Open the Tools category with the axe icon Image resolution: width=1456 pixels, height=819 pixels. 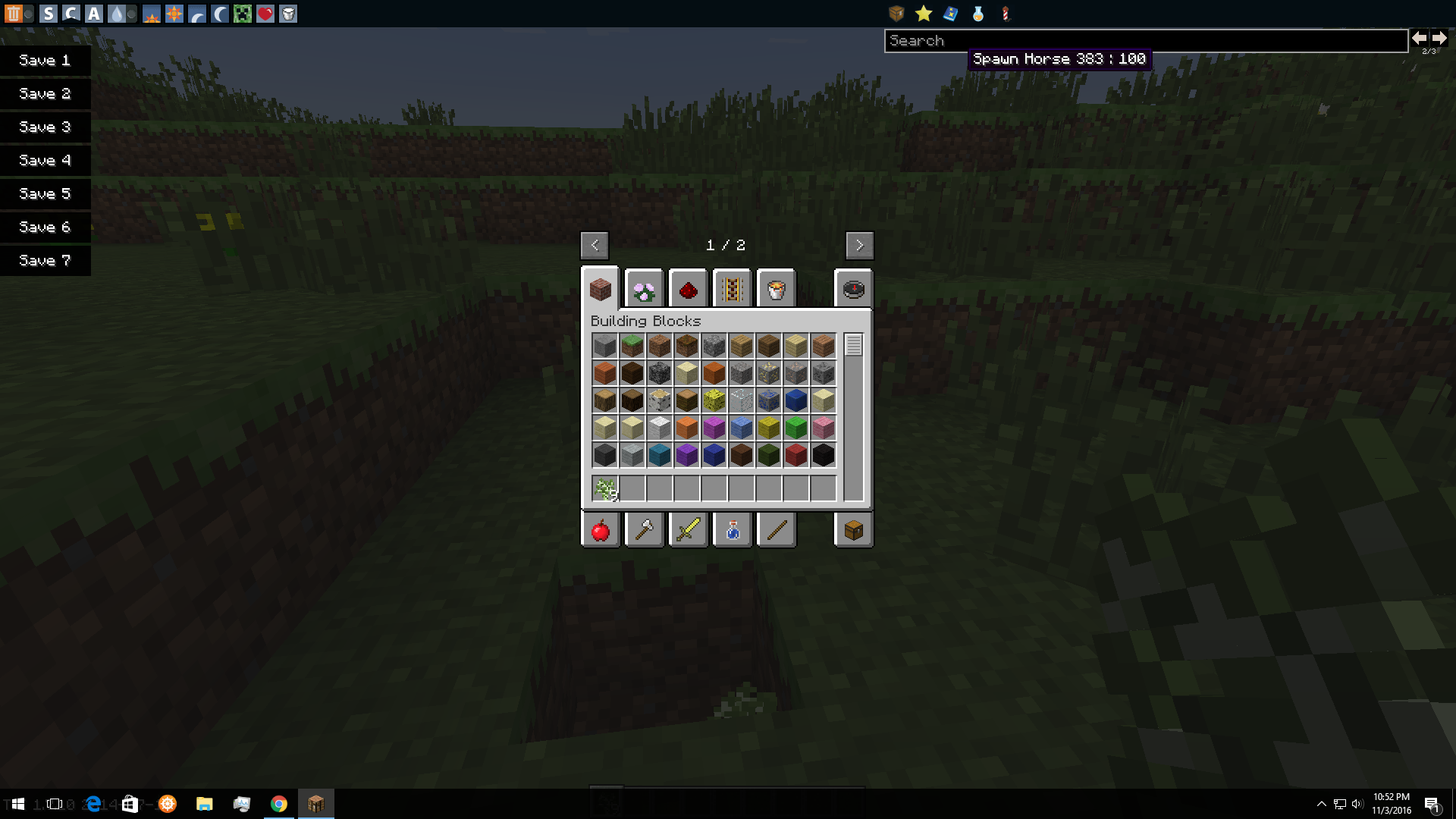tap(644, 529)
